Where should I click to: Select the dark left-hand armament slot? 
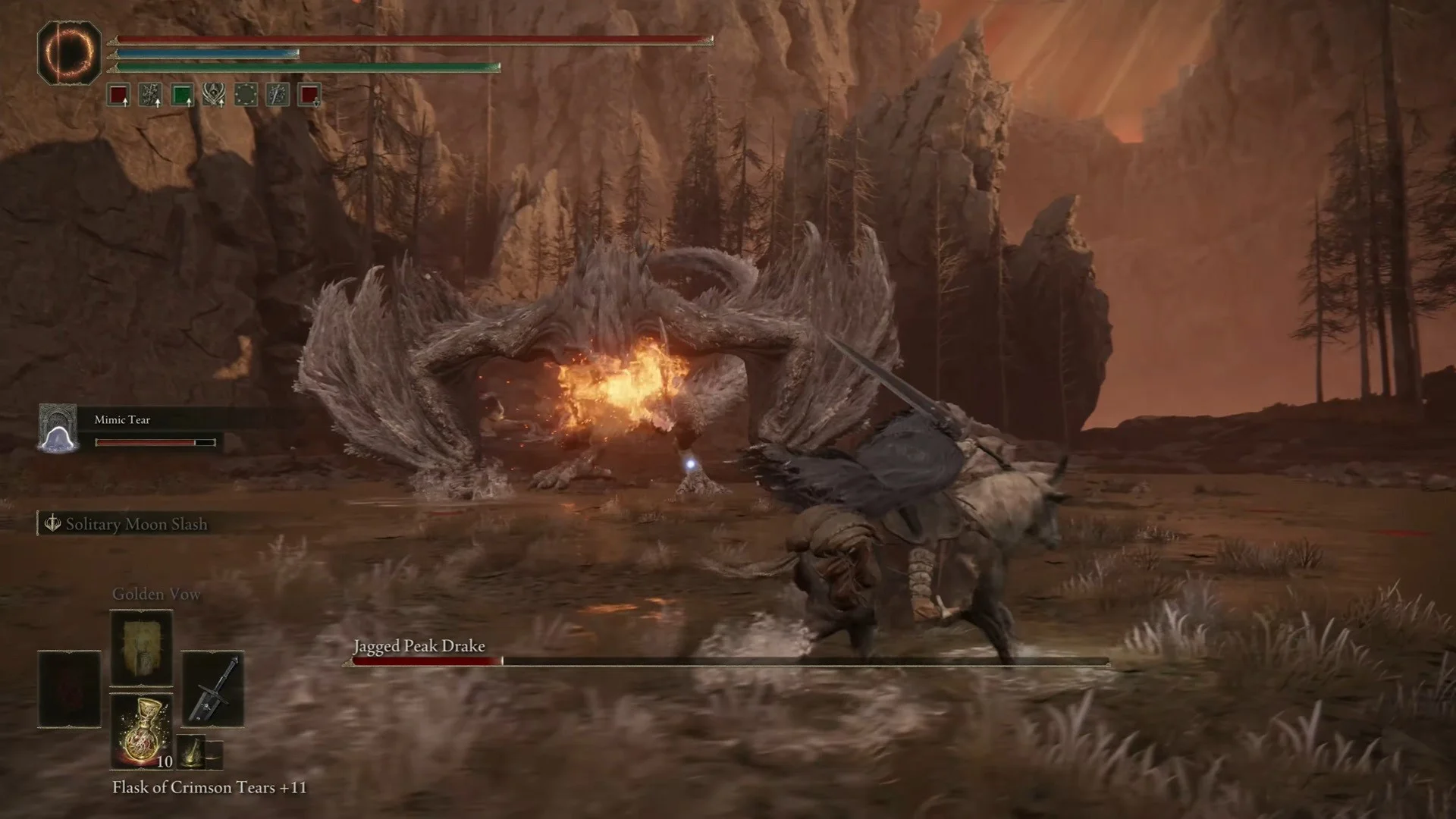69,689
